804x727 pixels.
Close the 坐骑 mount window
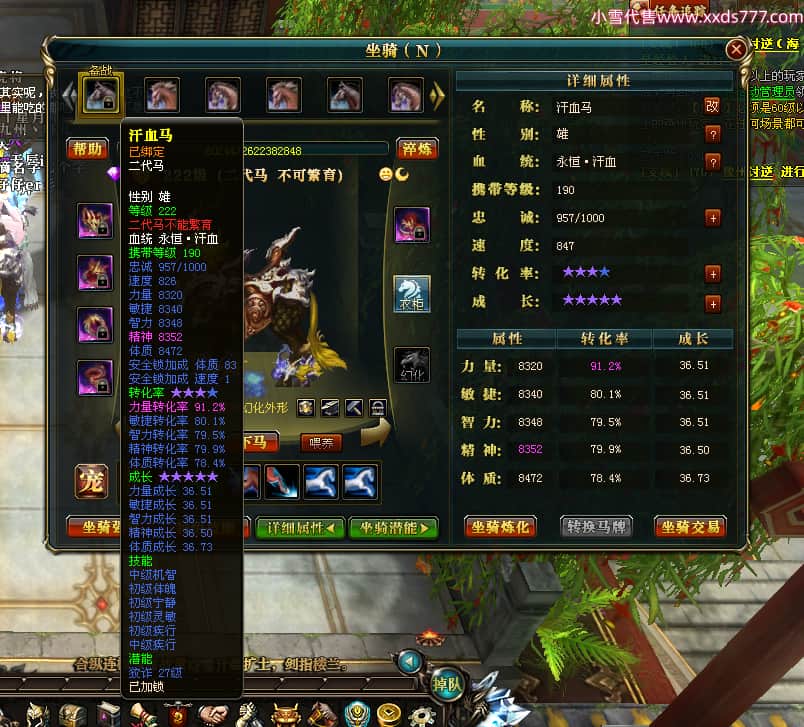736,49
